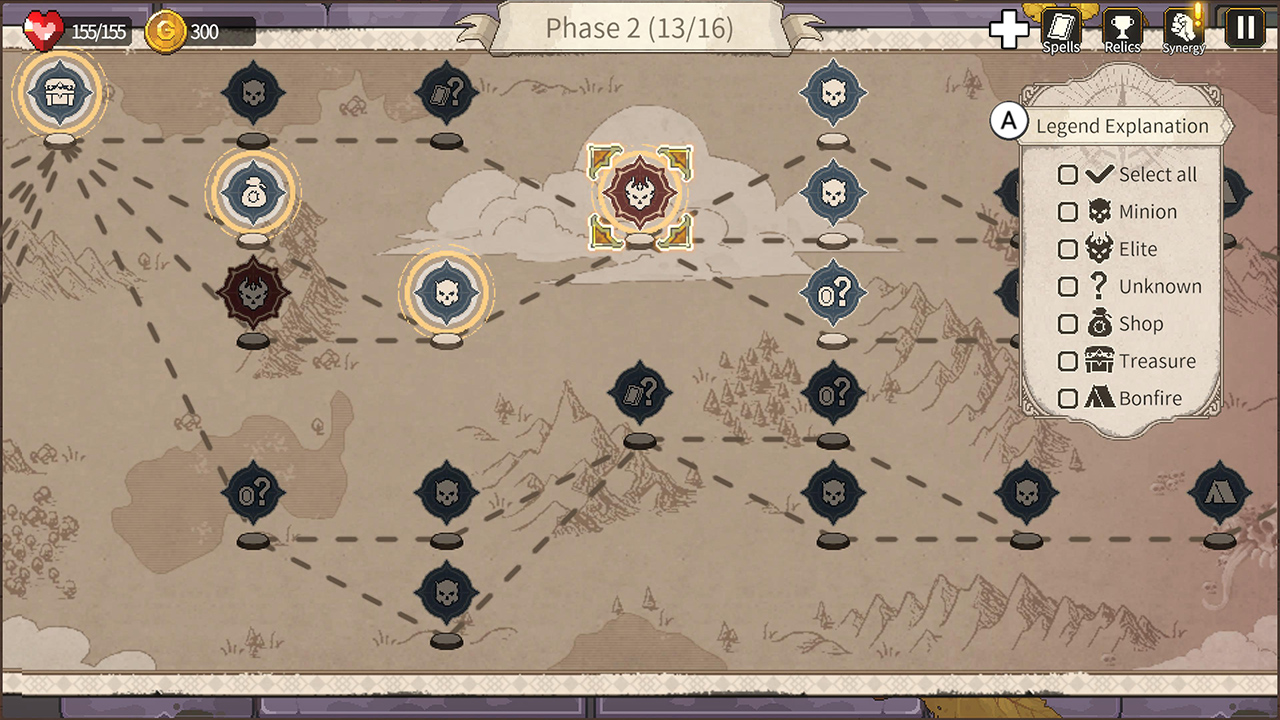1280x720 pixels.
Task: Select the highlighted Shop node
Action: click(x=253, y=195)
